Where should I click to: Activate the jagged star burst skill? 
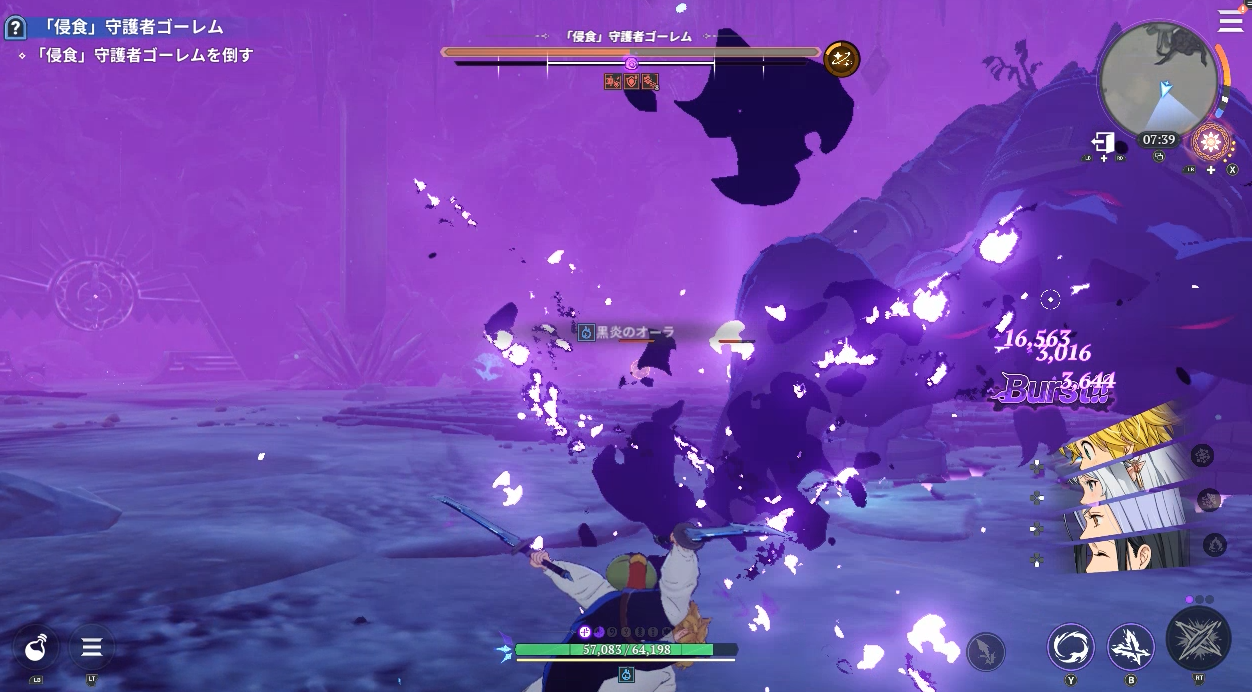[1131, 646]
